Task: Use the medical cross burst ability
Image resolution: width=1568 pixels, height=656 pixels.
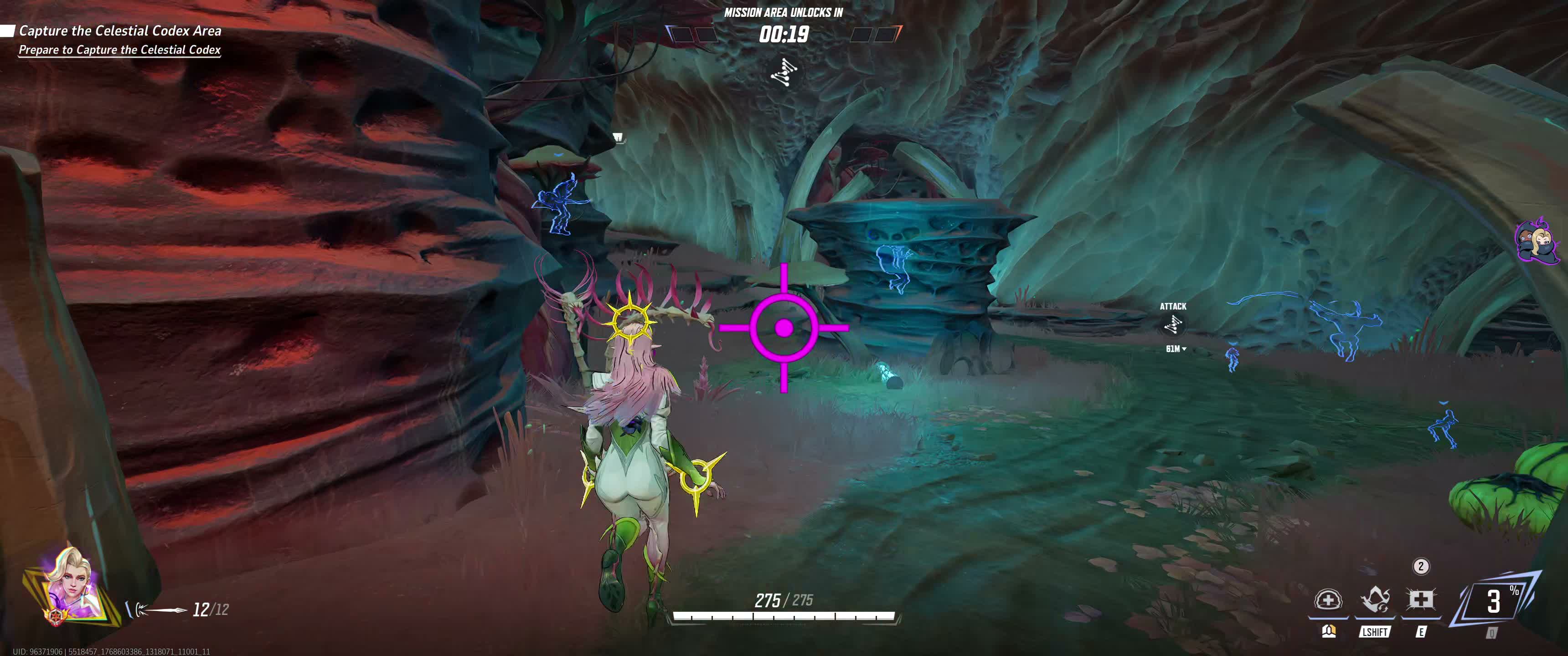Action: coord(1420,600)
